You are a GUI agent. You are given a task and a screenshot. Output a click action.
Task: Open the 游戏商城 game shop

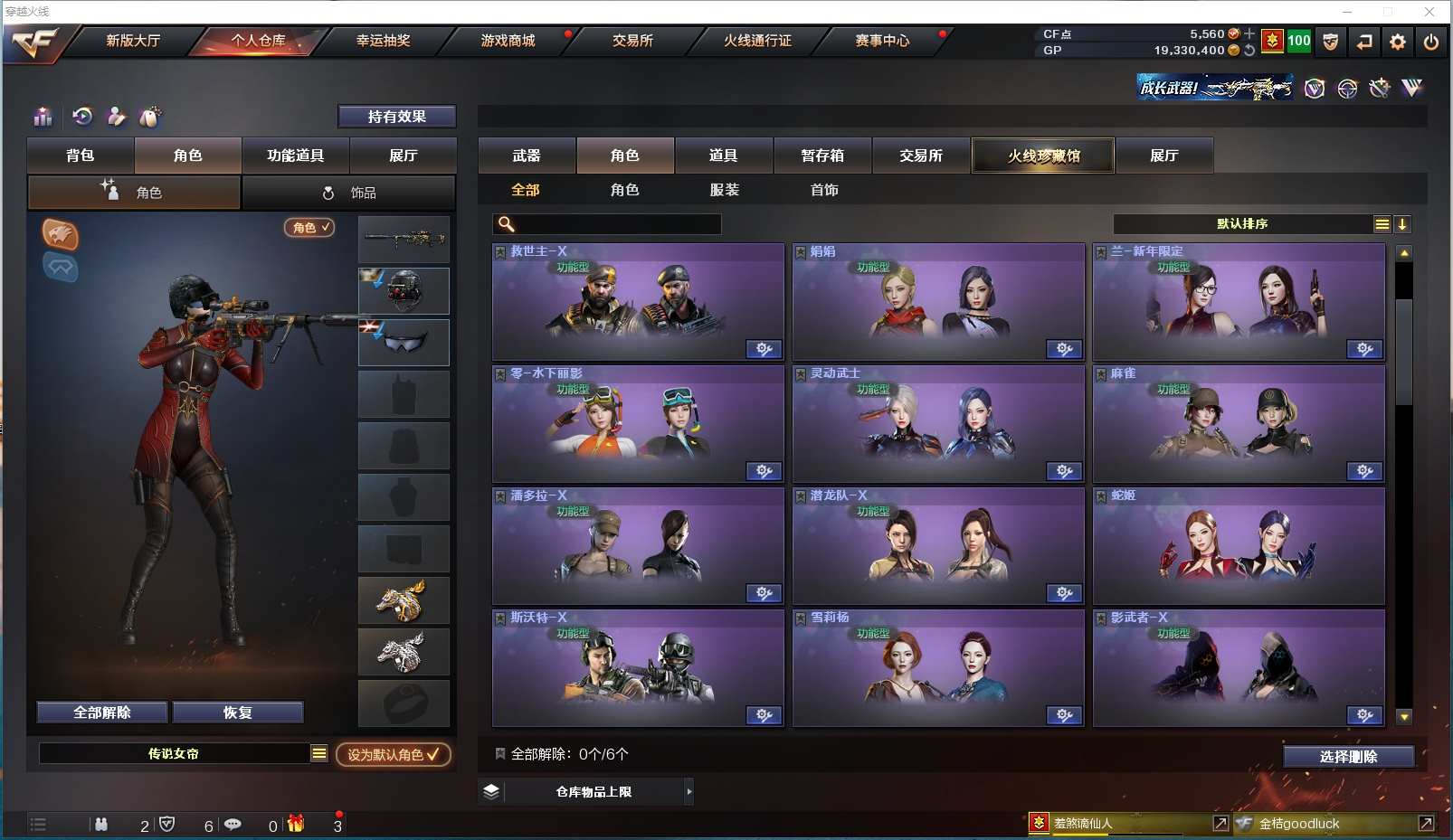(508, 41)
